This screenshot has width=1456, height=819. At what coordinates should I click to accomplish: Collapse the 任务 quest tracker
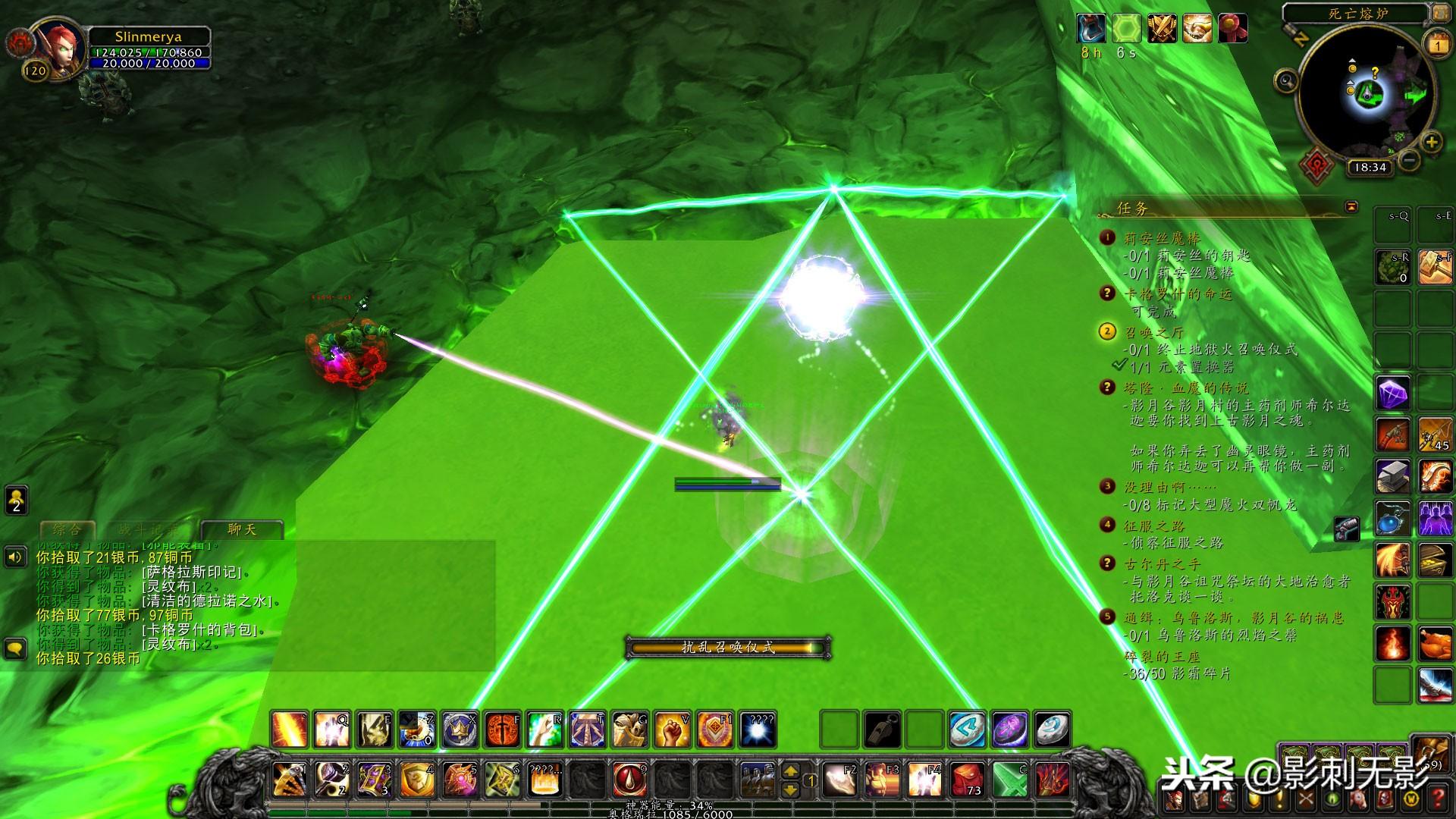coord(1351,206)
